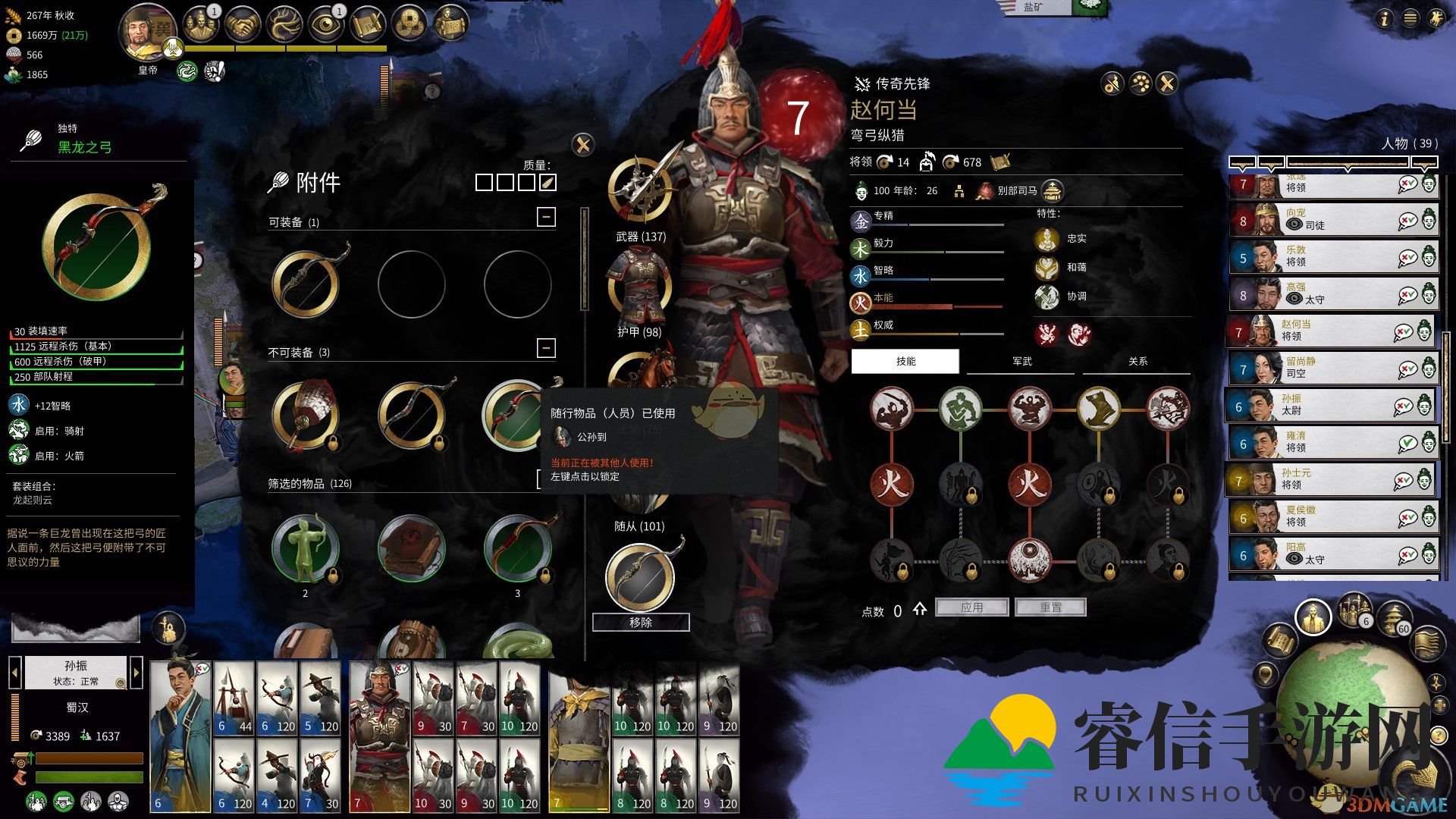Select the 技能 skills tab
This screenshot has width=1456, height=819.
click(905, 362)
